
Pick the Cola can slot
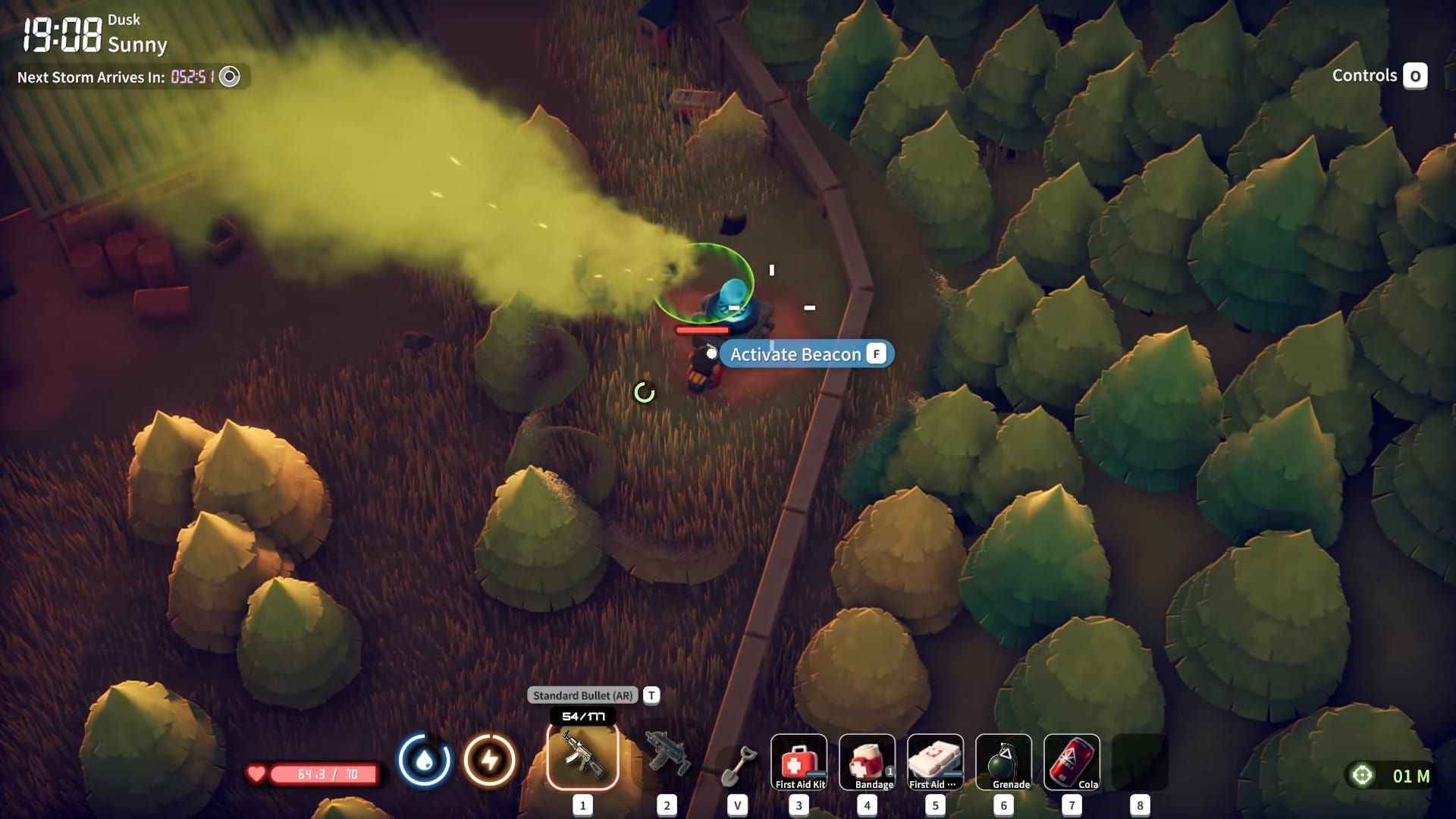pyautogui.click(x=1072, y=762)
